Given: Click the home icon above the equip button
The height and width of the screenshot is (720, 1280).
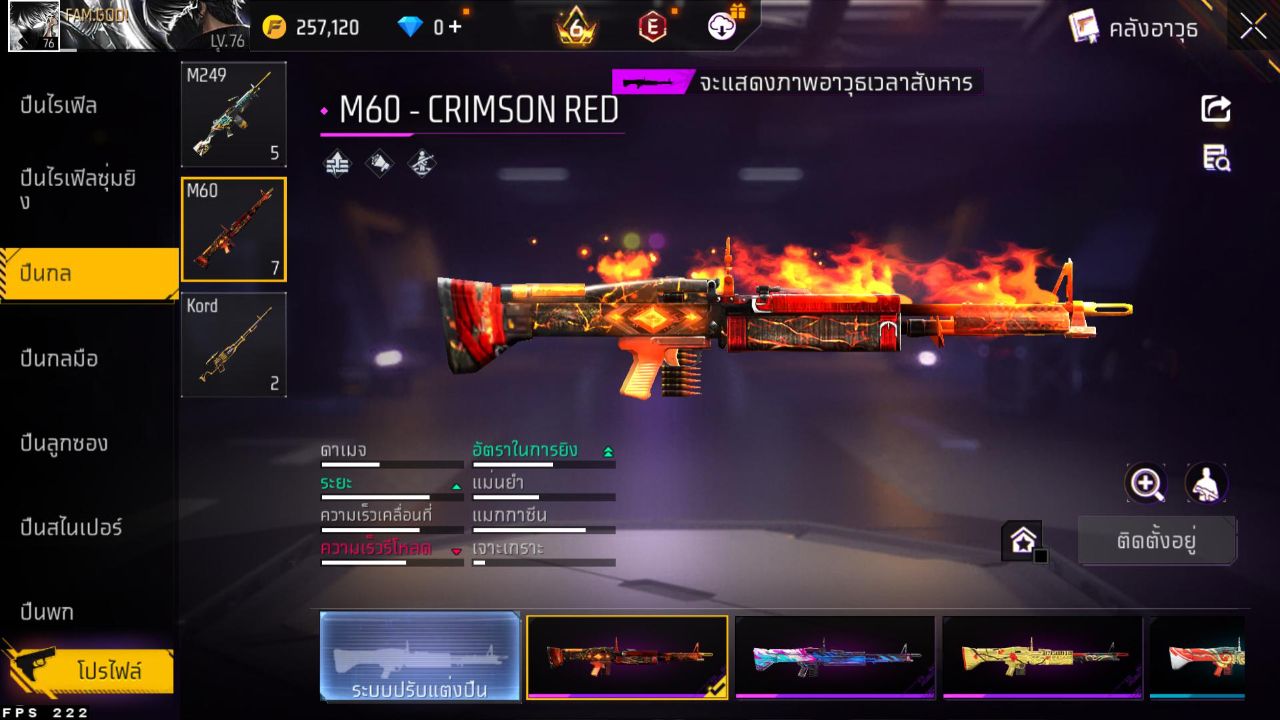Looking at the screenshot, I should 1022,539.
